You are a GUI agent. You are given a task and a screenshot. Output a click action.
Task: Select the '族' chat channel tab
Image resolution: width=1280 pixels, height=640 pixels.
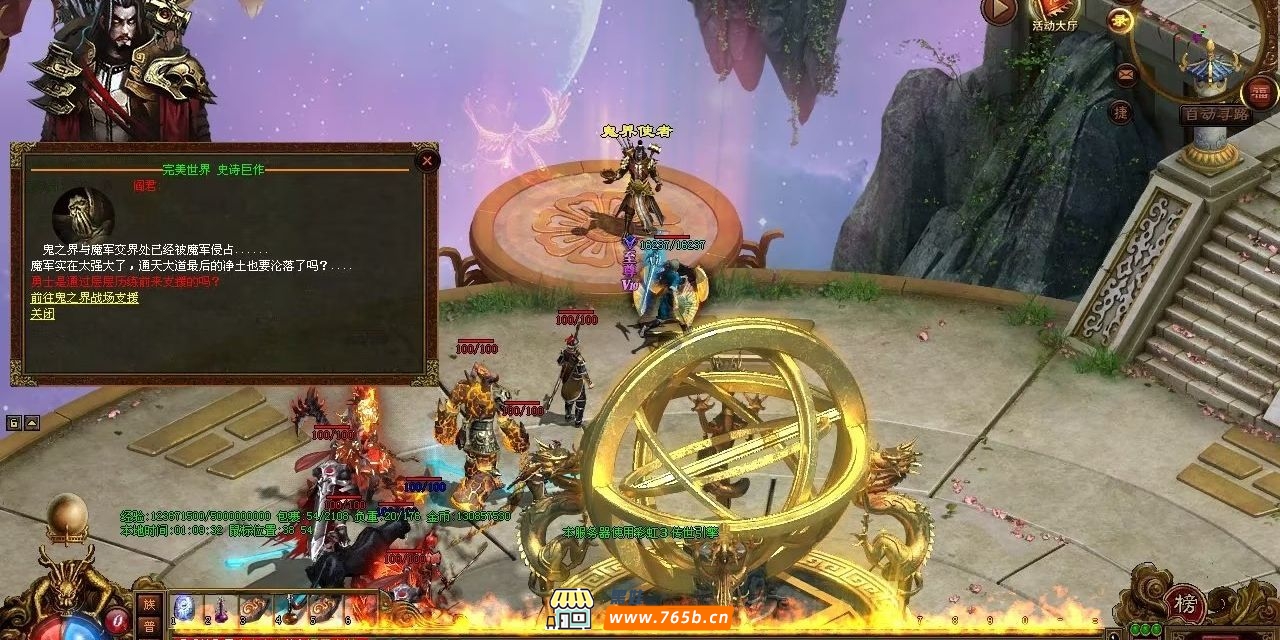[x=149, y=604]
